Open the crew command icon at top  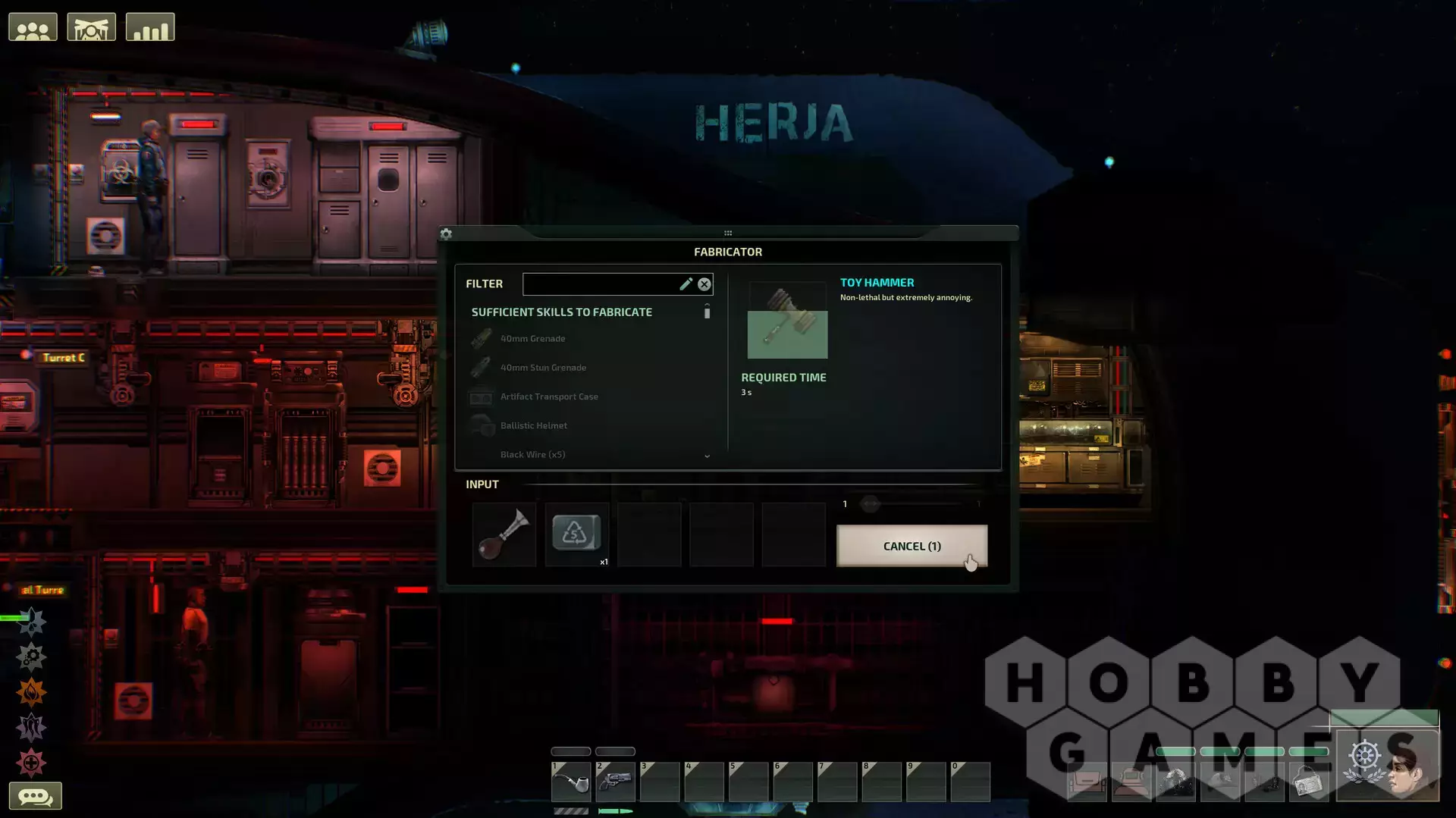91,28
